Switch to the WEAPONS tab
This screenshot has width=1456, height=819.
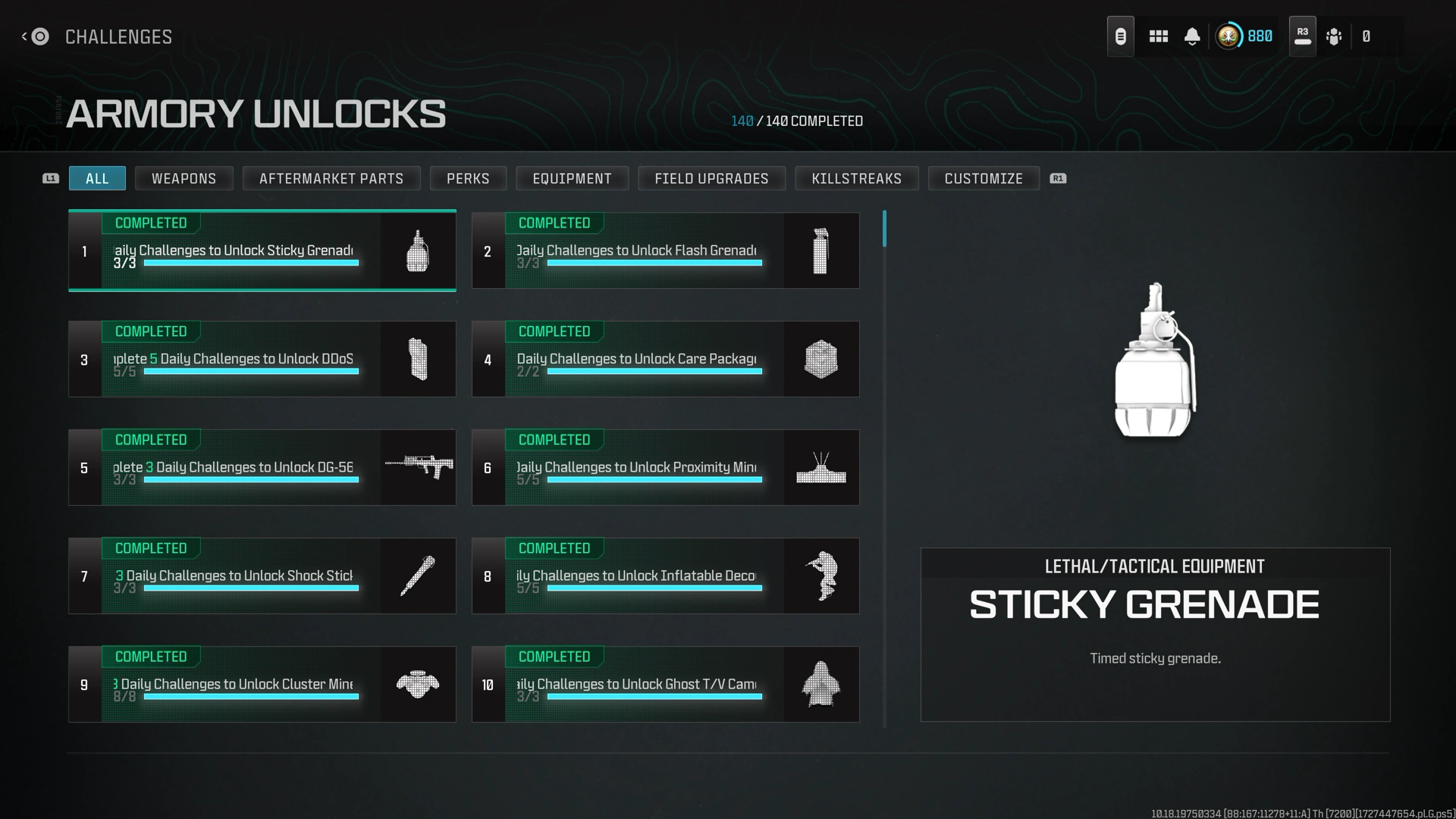[184, 178]
